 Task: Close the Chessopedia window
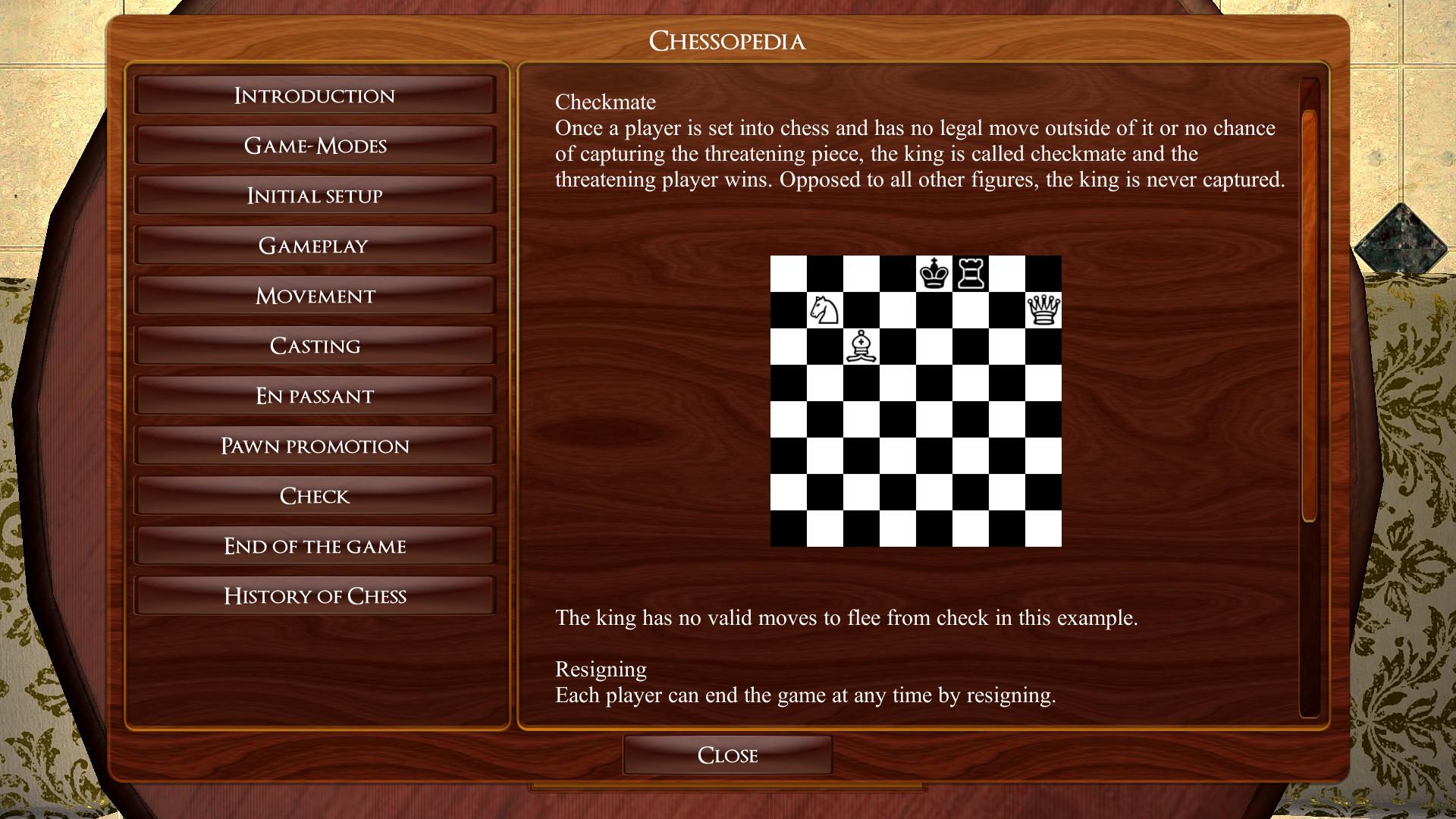(x=726, y=755)
